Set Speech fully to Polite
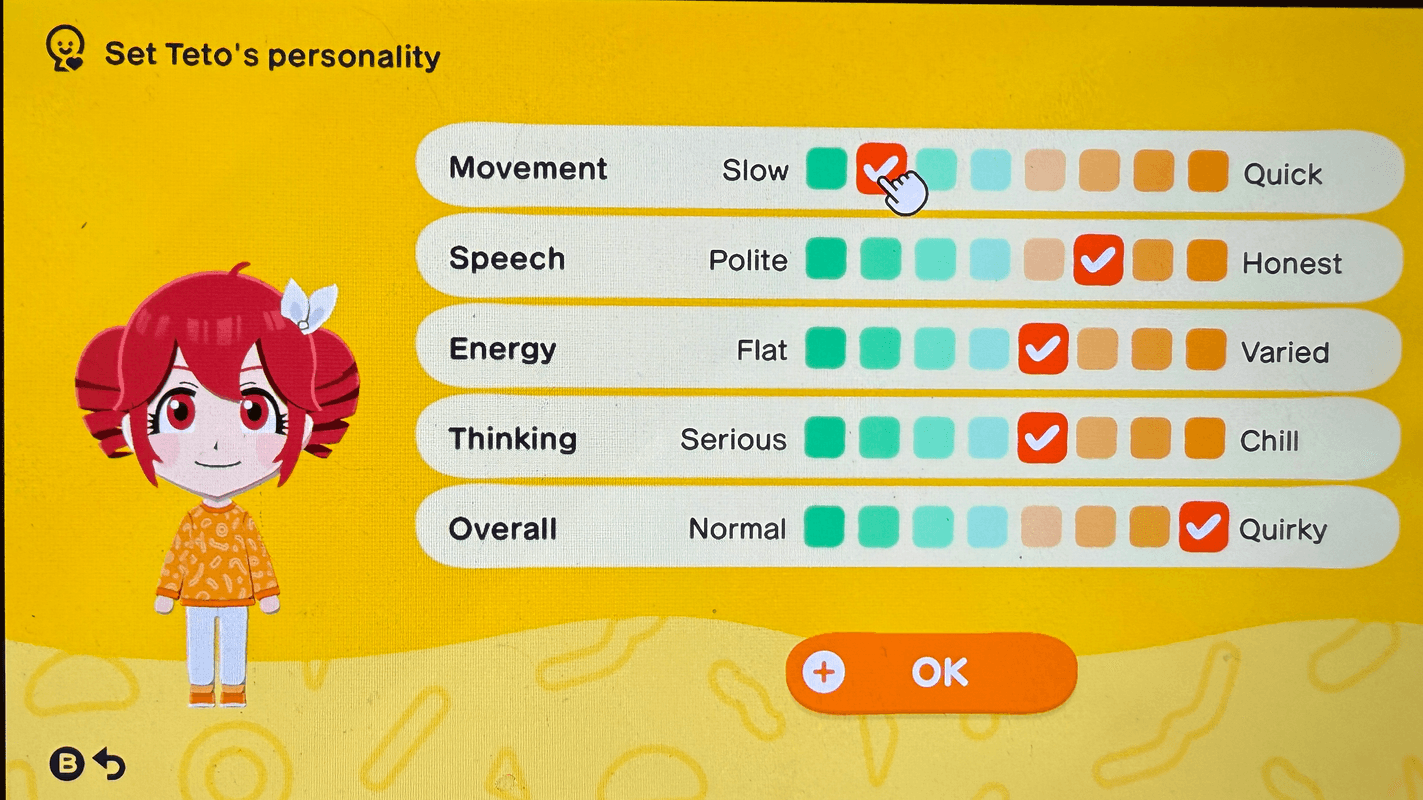 (x=826, y=260)
